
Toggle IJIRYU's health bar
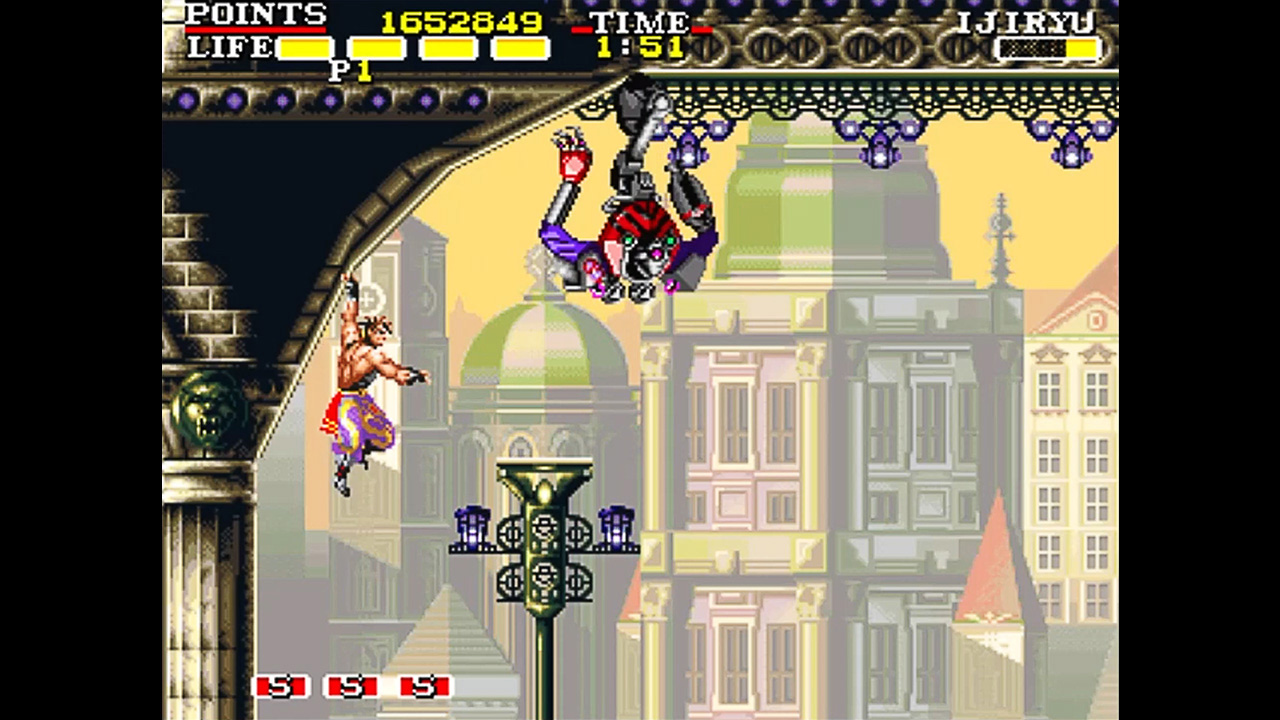pyautogui.click(x=1048, y=49)
